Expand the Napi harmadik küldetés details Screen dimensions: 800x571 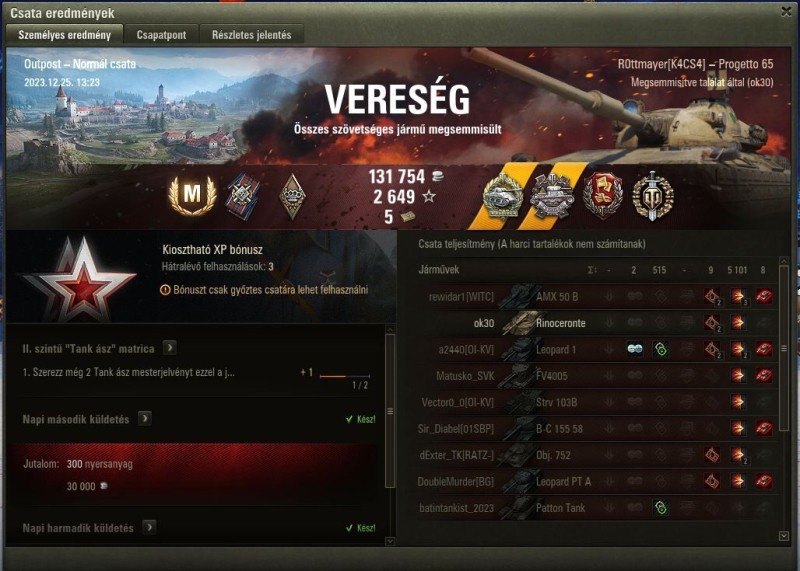[149, 527]
